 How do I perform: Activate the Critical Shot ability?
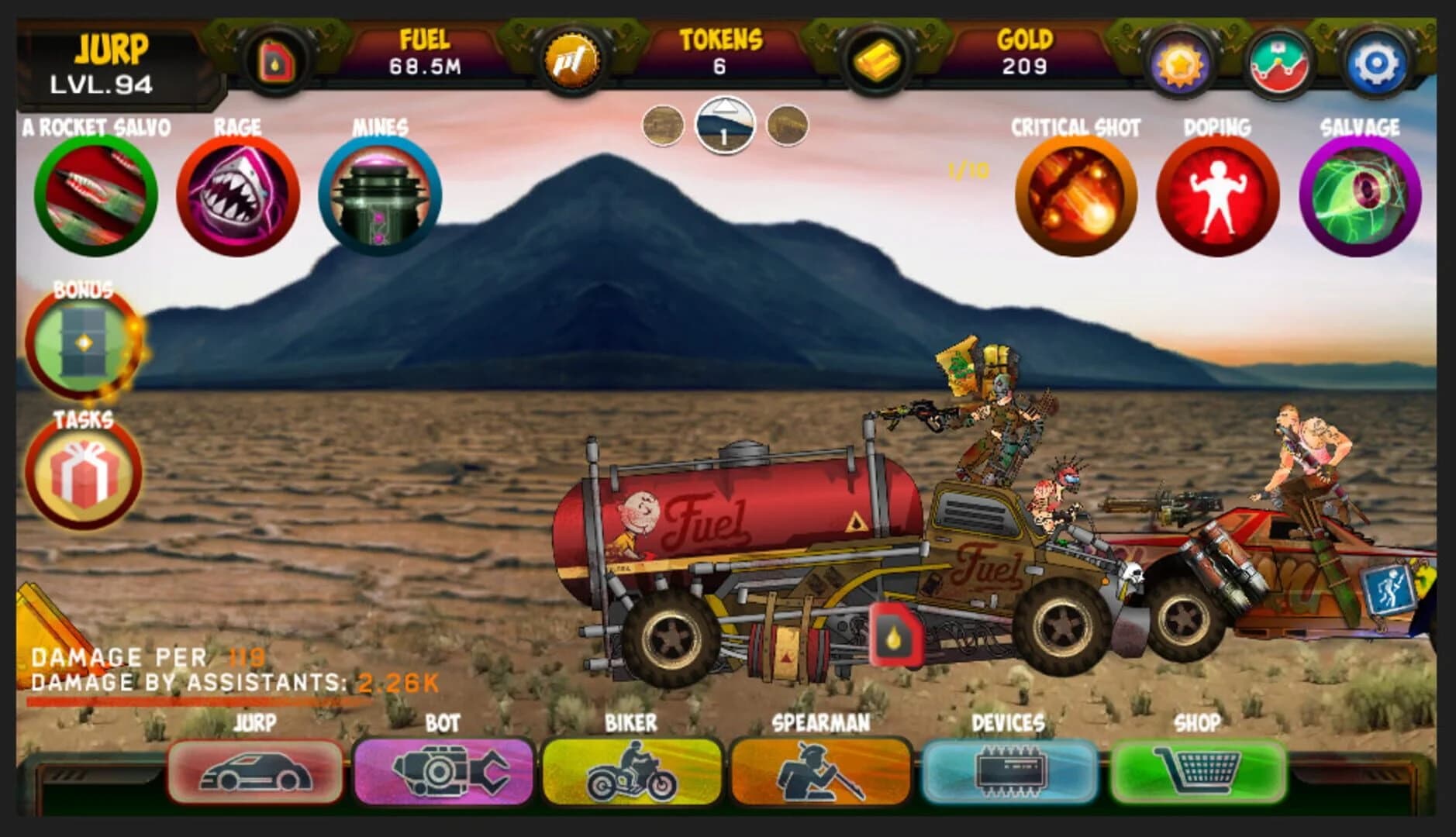click(1076, 194)
